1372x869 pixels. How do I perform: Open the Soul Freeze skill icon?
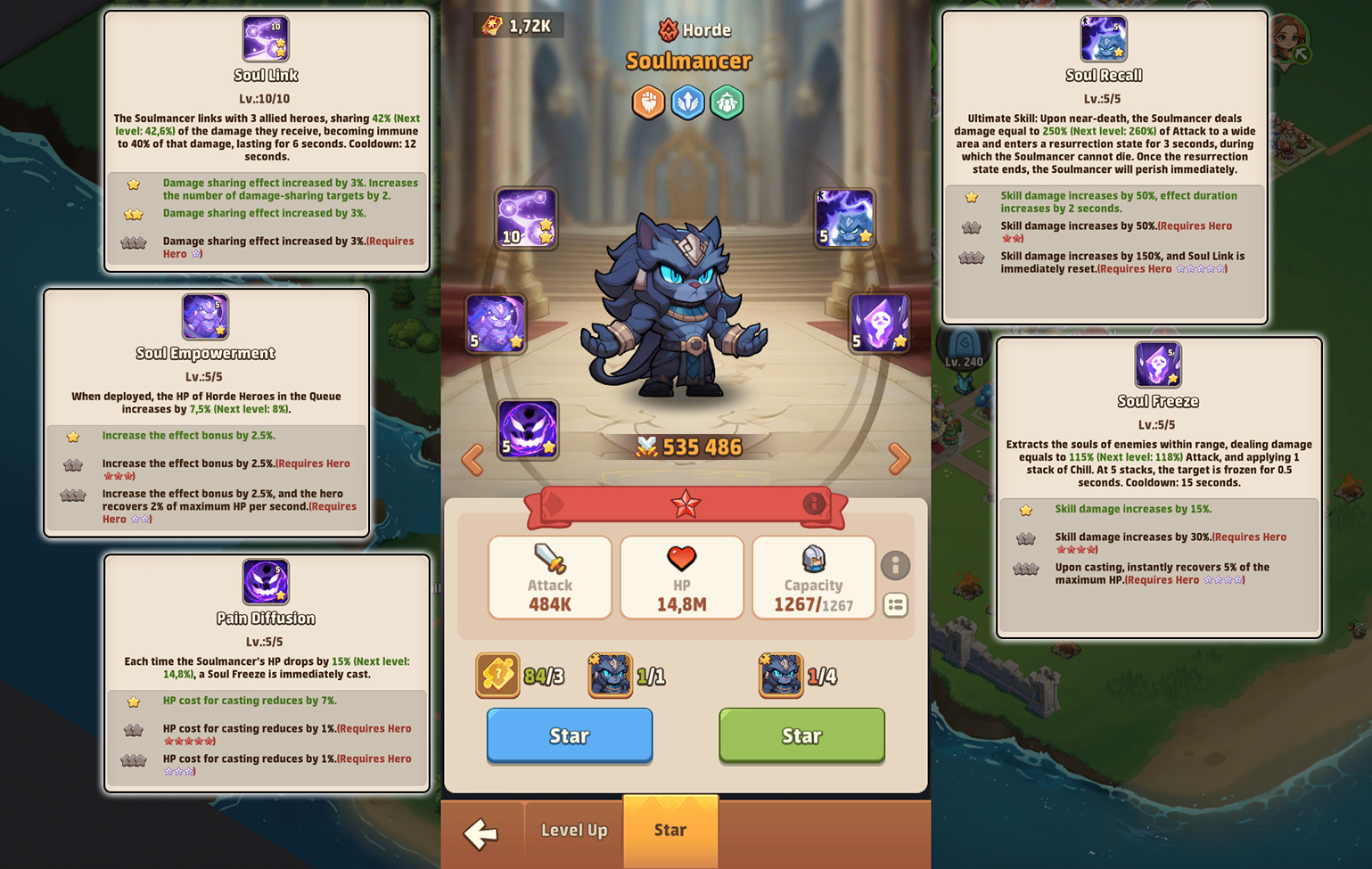tap(878, 324)
